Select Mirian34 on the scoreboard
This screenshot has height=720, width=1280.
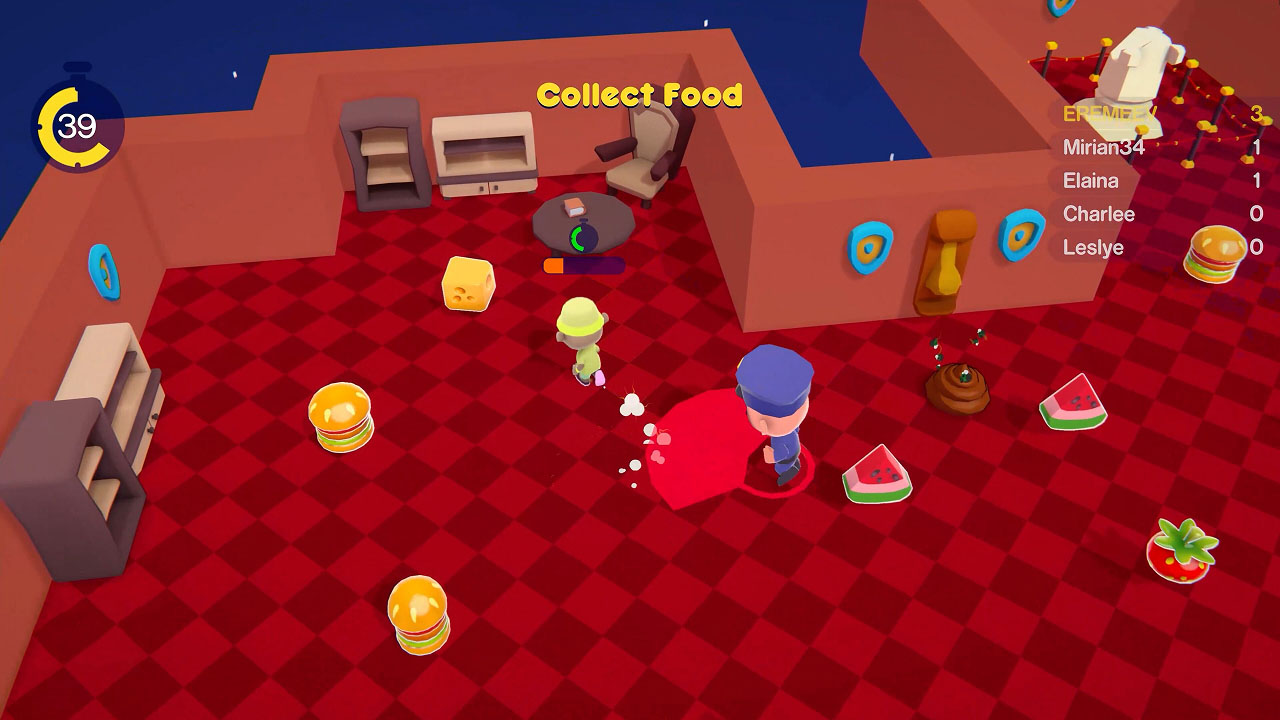(1105, 148)
